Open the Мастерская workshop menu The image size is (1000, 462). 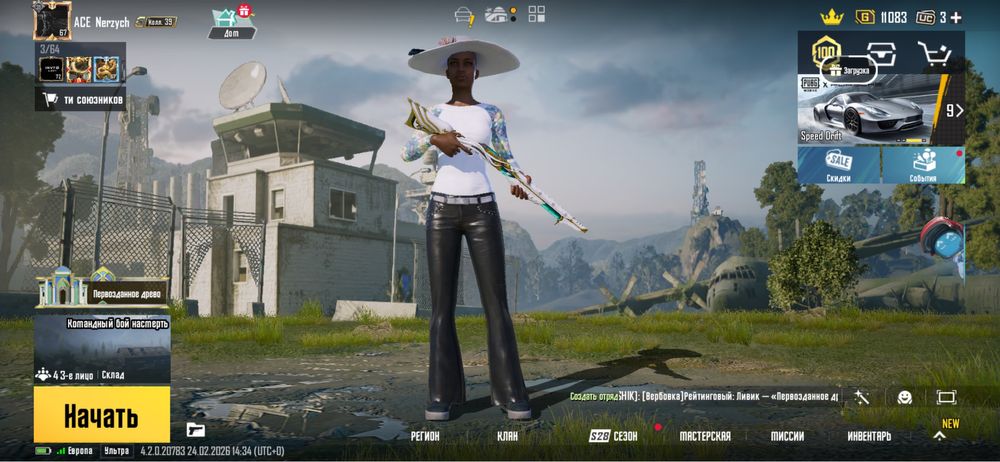click(705, 436)
